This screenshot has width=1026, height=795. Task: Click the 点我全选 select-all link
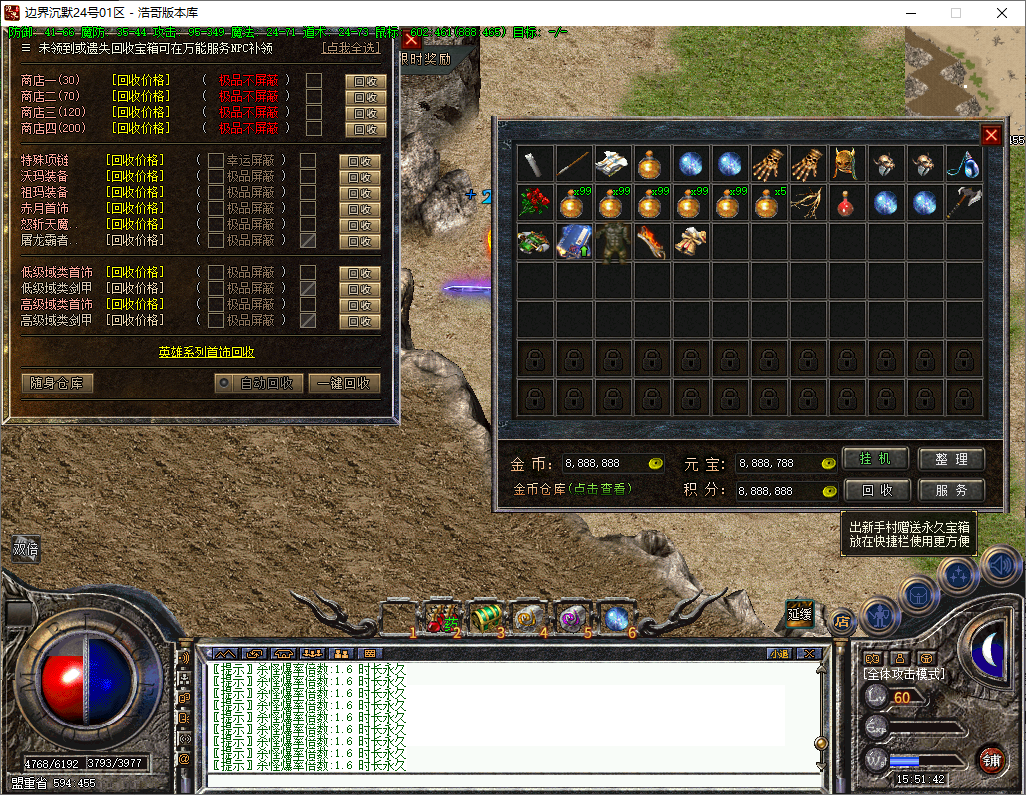[351, 48]
